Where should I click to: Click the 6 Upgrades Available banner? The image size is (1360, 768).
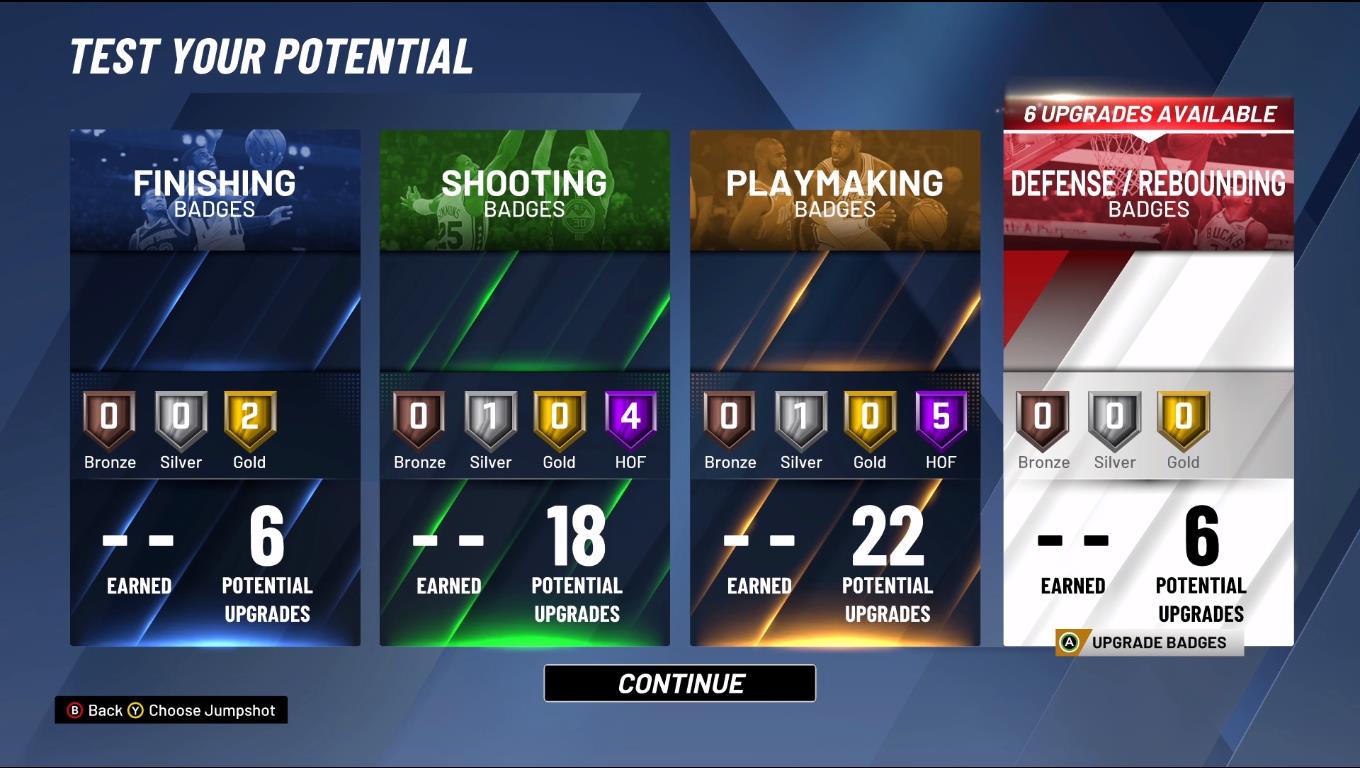pyautogui.click(x=1149, y=113)
